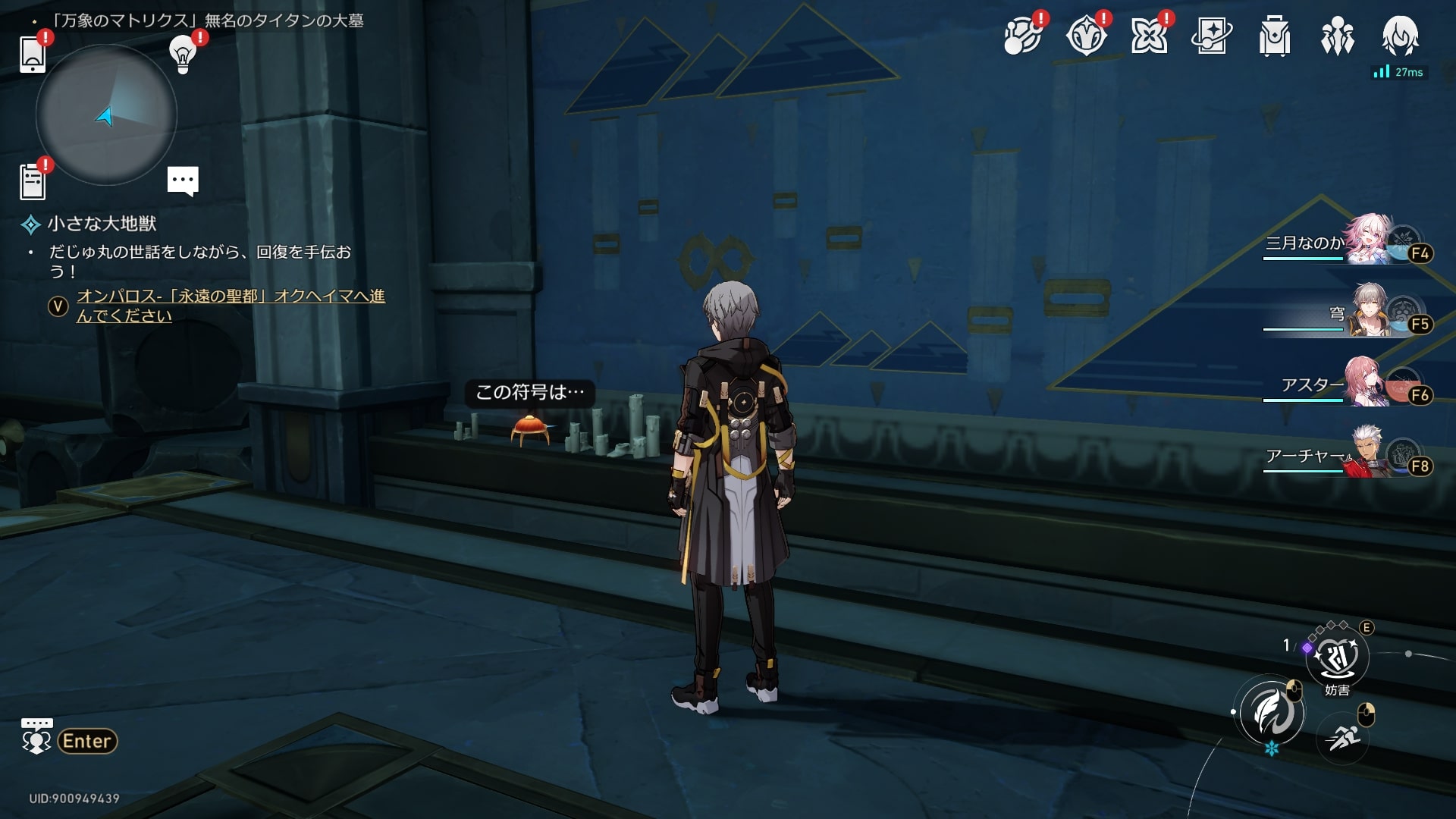Open the lightbulb hint icon

point(183,54)
